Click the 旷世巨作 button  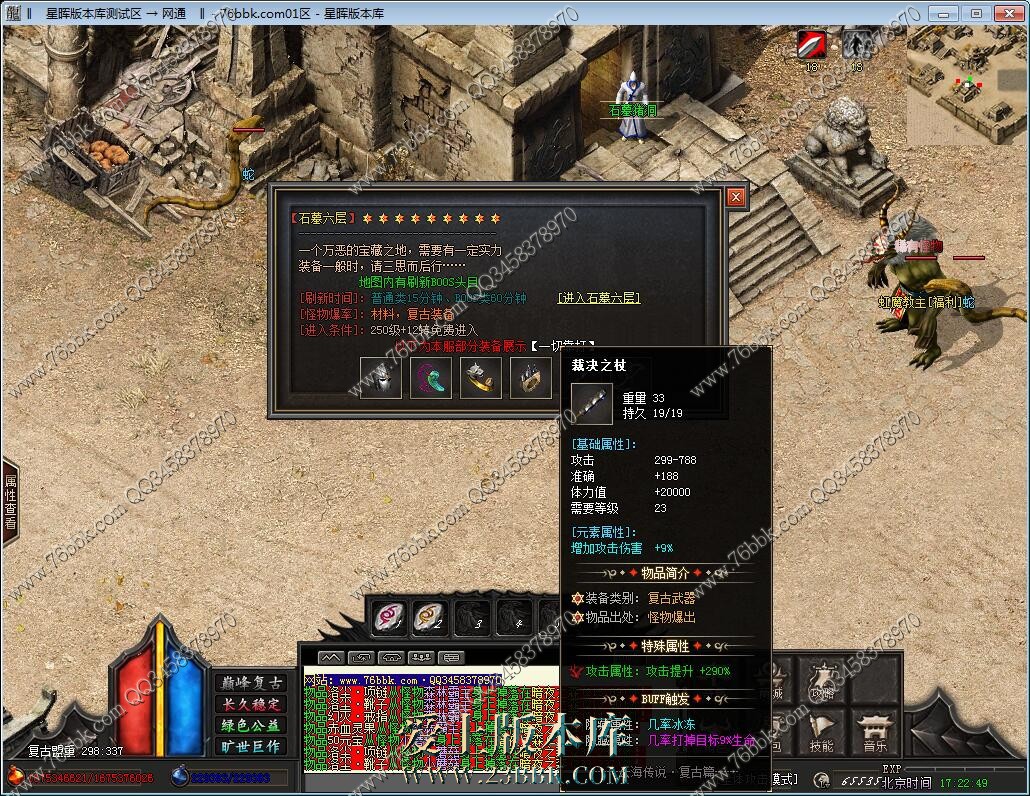click(250, 746)
